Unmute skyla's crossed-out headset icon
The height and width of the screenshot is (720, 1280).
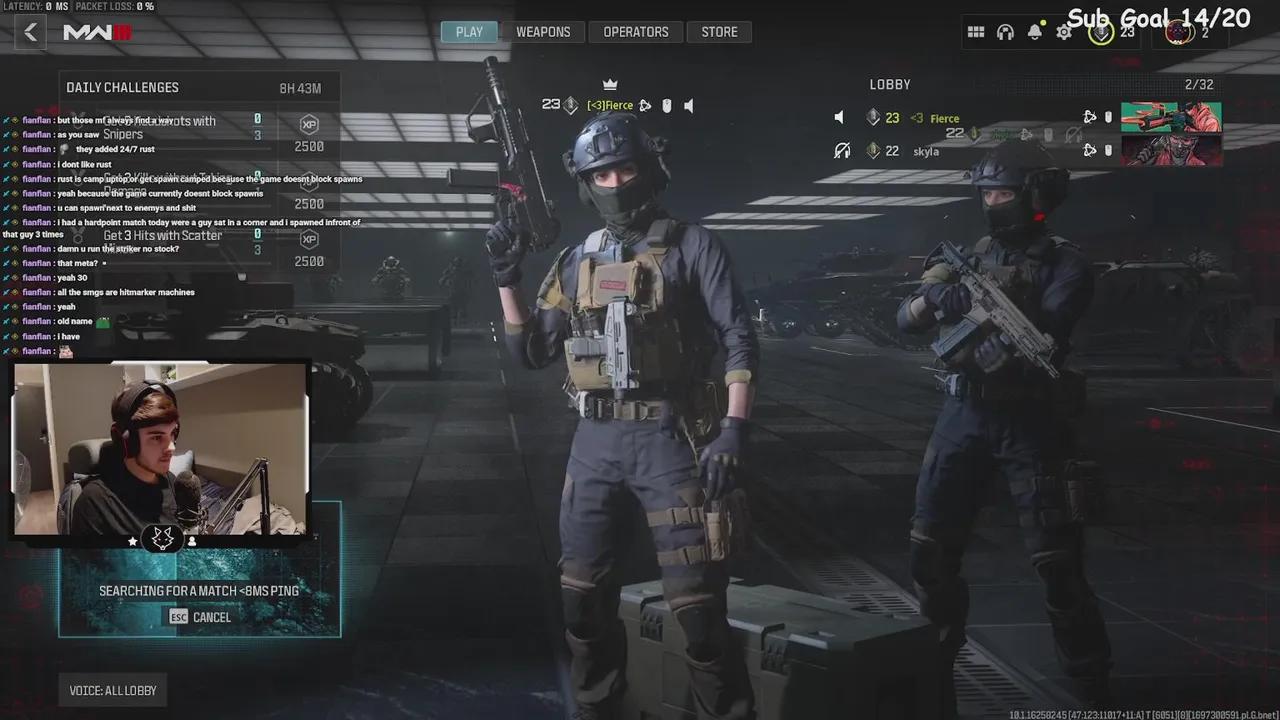pyautogui.click(x=843, y=150)
